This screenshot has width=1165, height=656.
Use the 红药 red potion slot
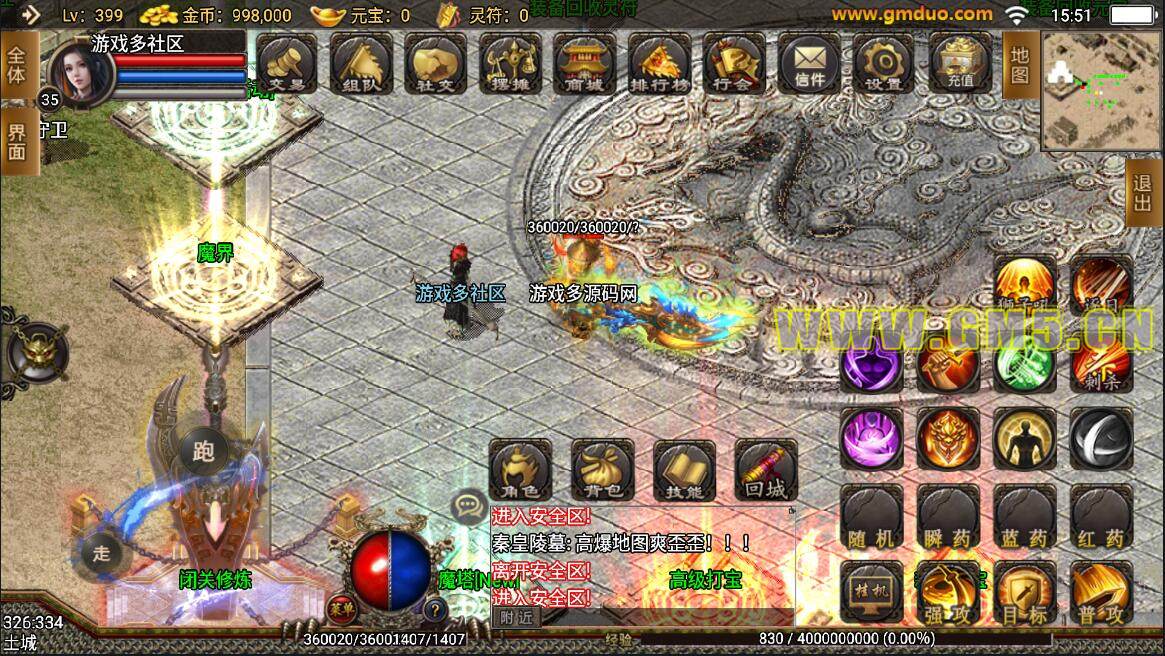click(x=1101, y=517)
